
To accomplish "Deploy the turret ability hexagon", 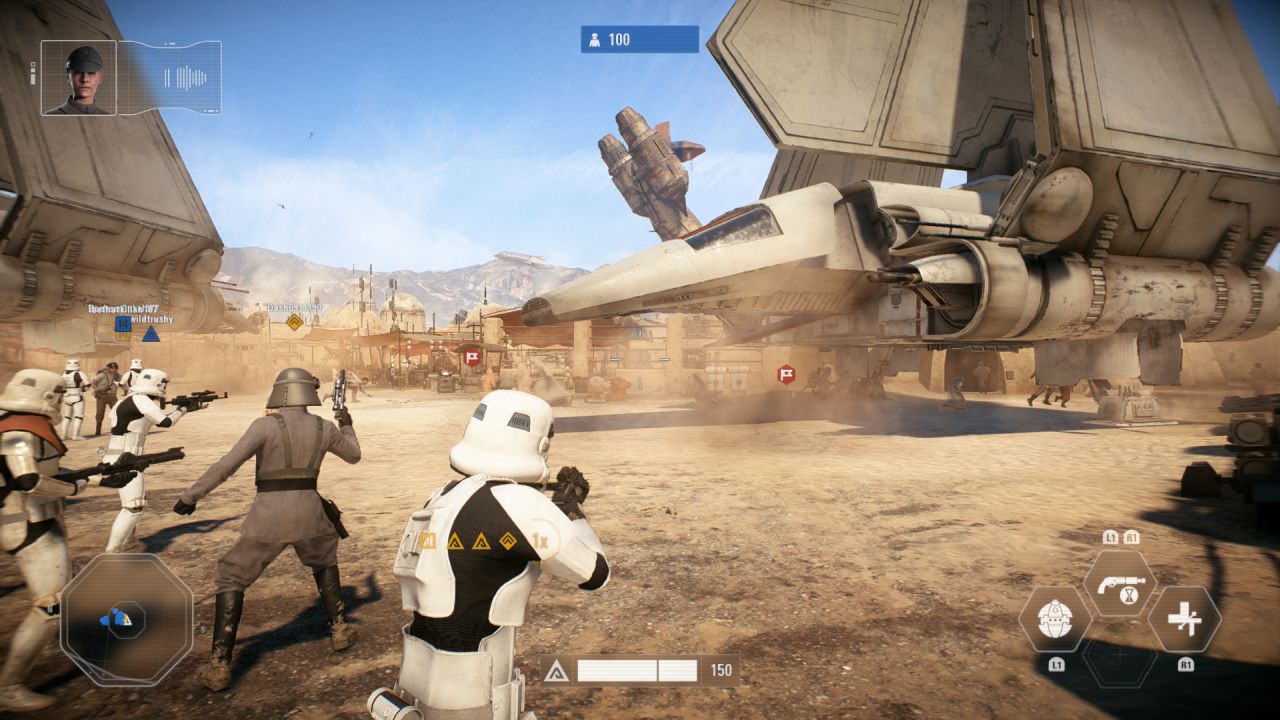I will 1184,620.
